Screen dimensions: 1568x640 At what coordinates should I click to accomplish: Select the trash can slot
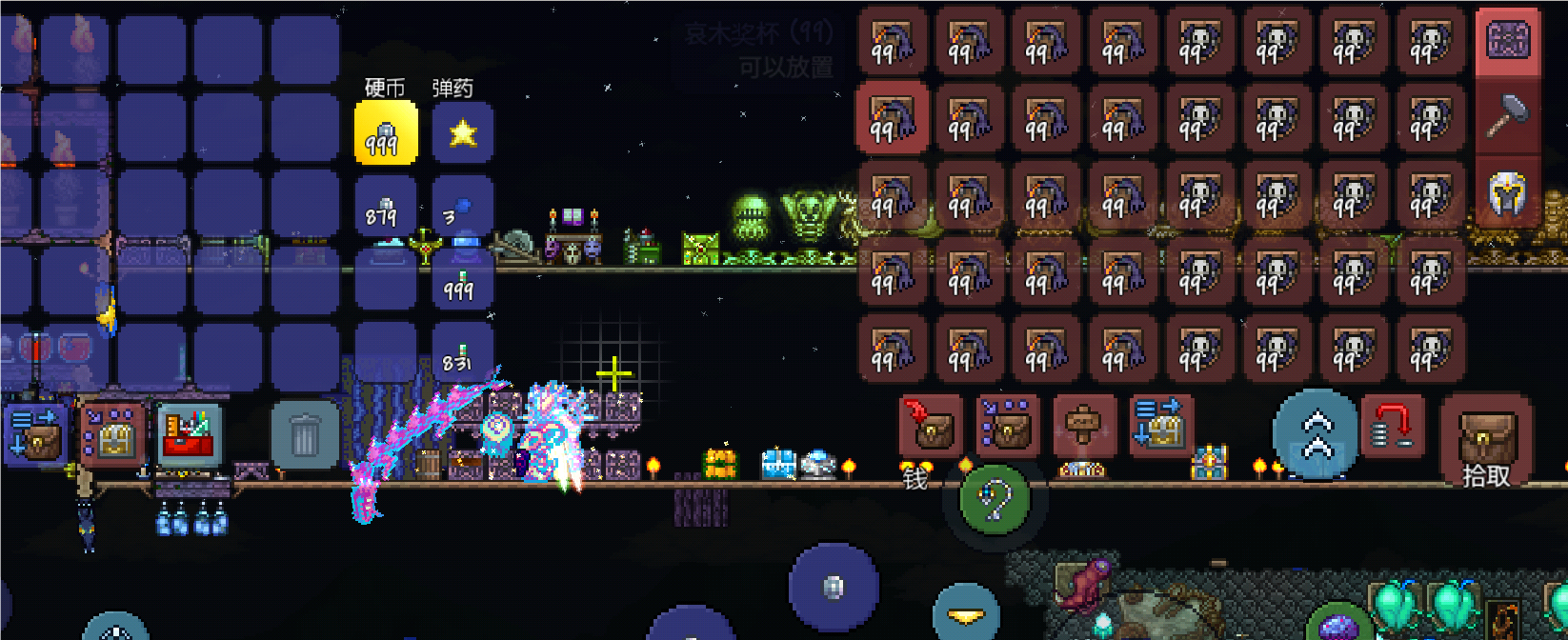[305, 436]
